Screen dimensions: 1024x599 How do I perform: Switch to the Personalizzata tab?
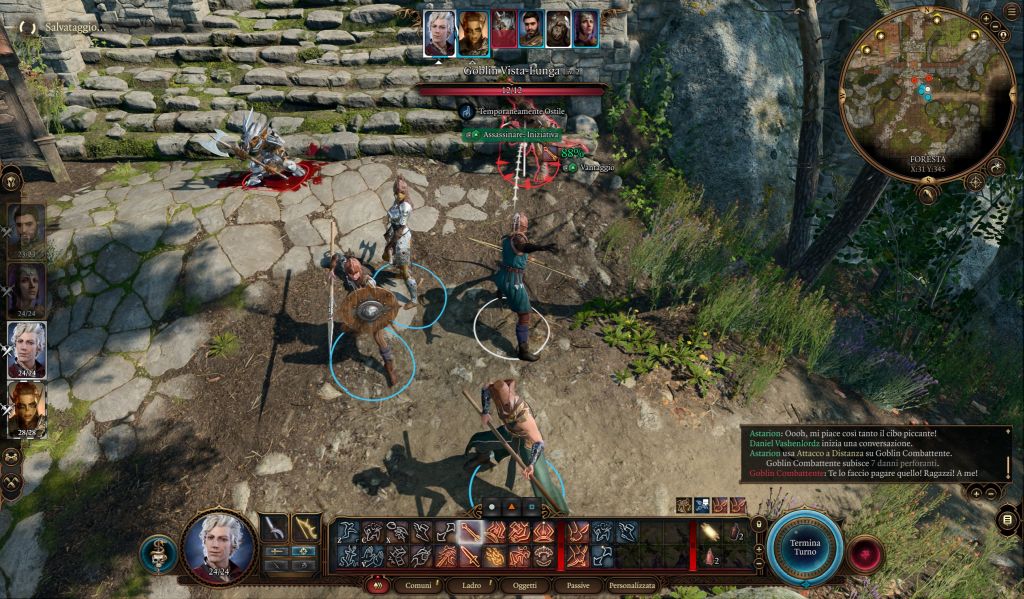click(632, 585)
